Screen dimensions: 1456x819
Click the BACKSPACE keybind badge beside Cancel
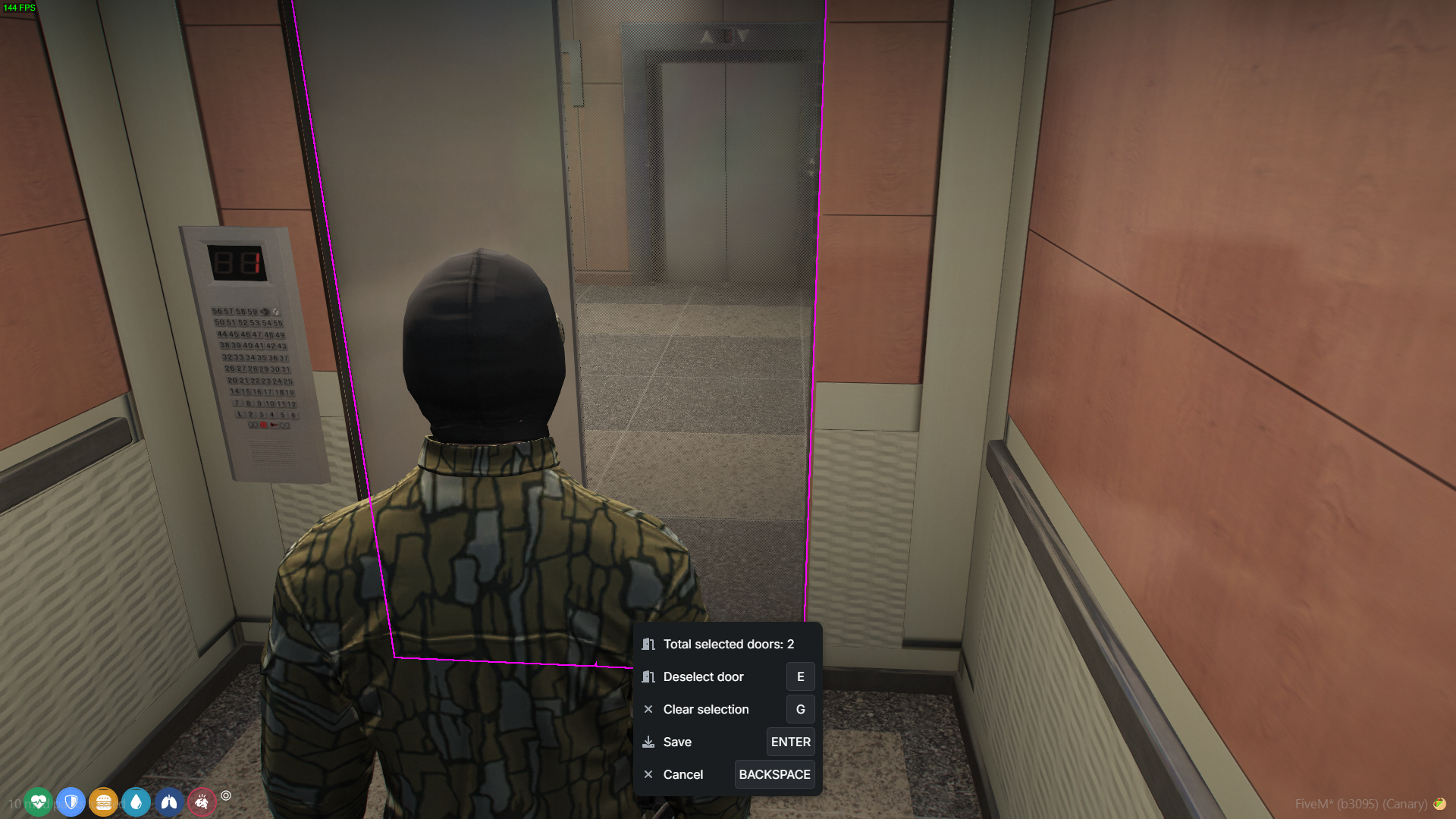[774, 774]
